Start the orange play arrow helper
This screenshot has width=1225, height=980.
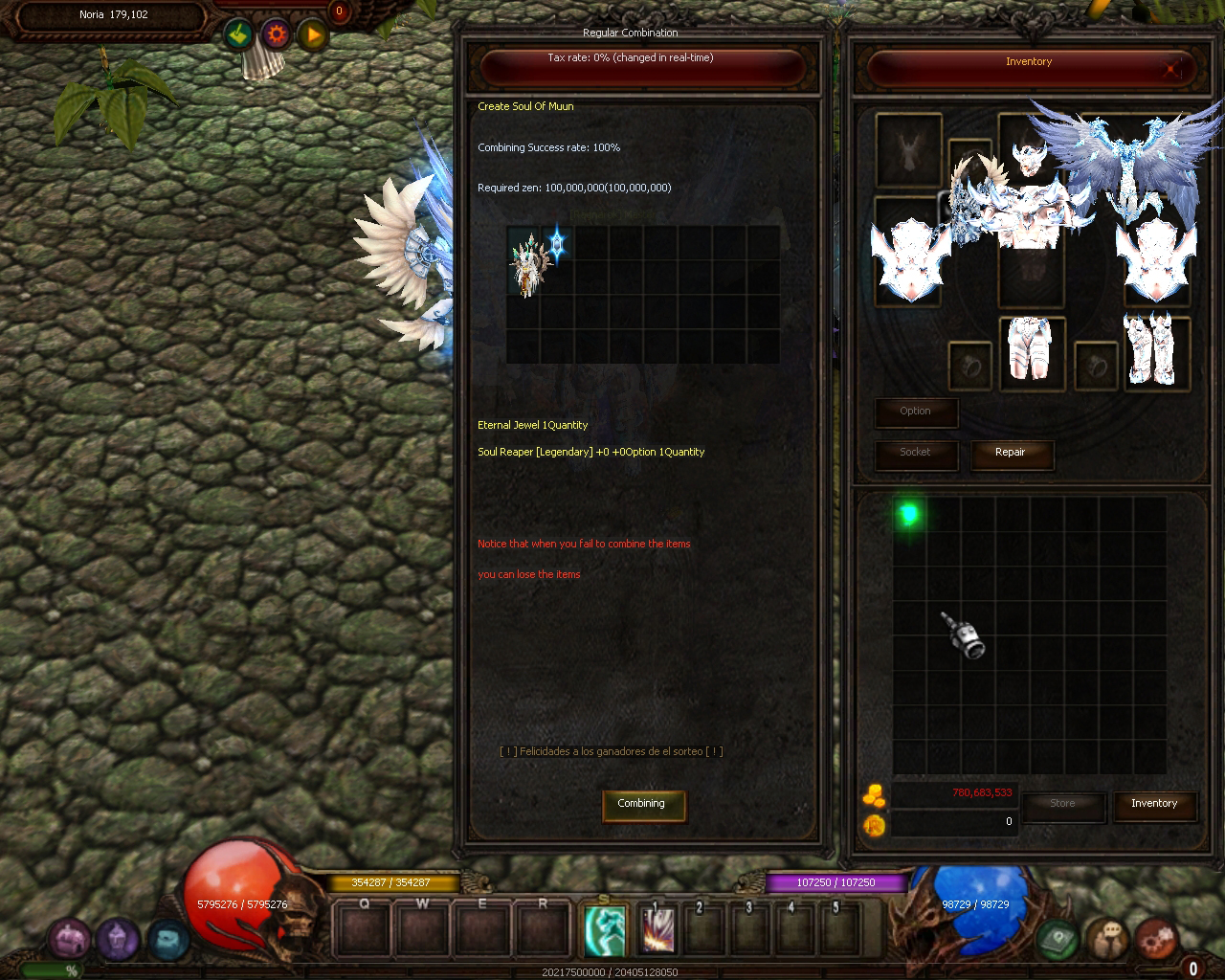point(313,35)
